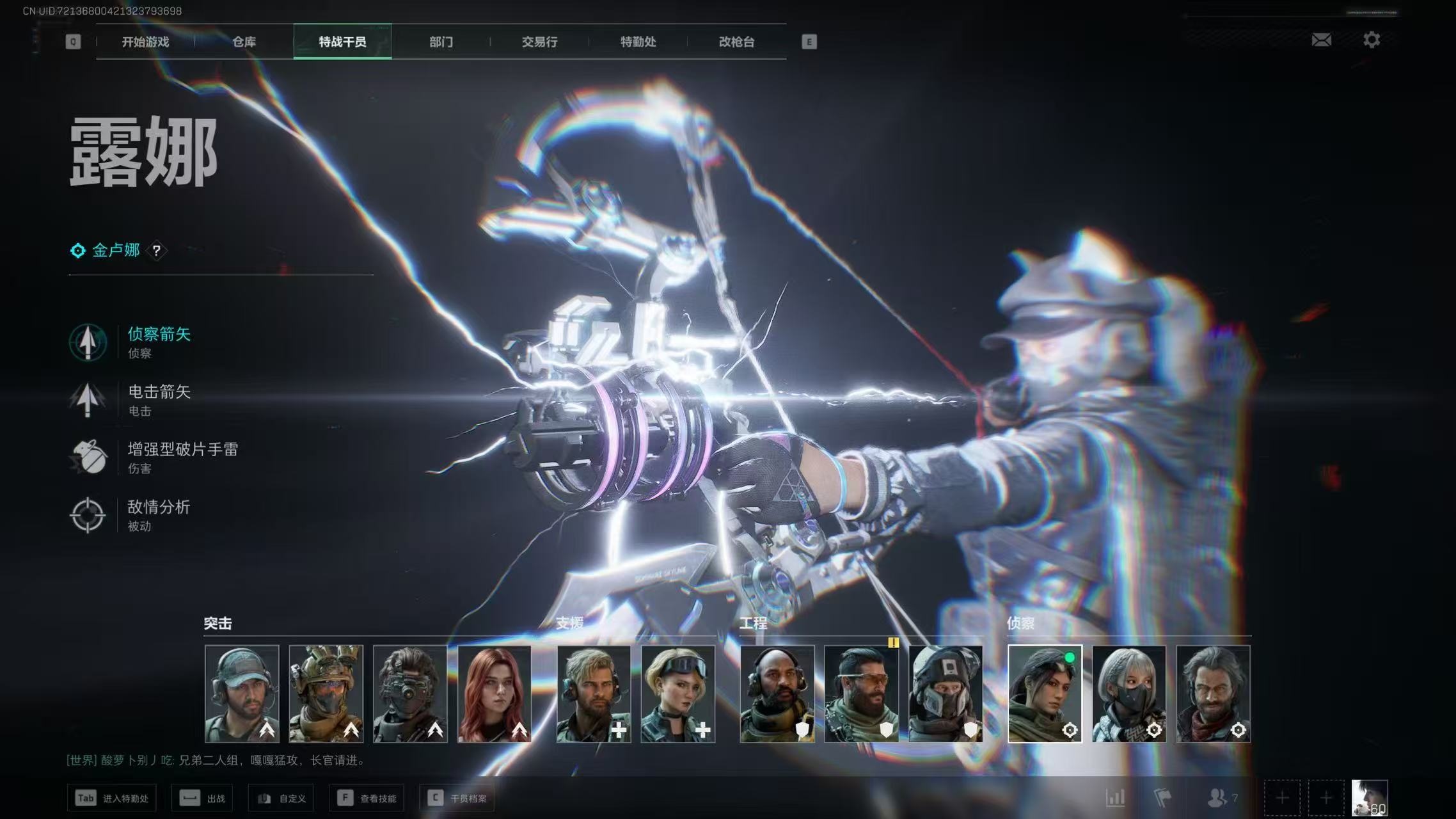The image size is (1456, 819).
Task: Select the white-haired masked recon operator portrait
Action: [x=1129, y=694]
